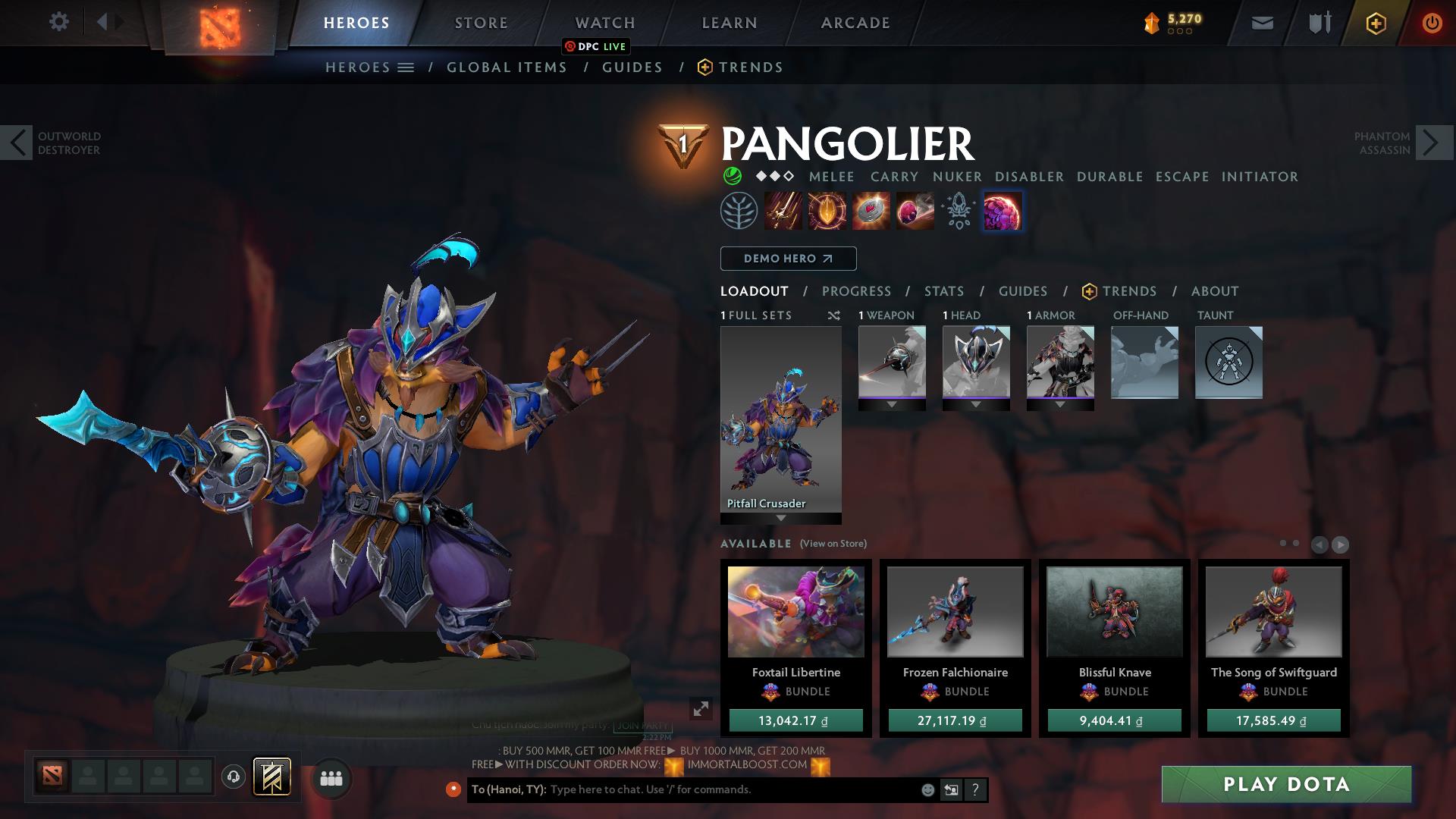The width and height of the screenshot is (1456, 819).
Task: Click the View on Store link
Action: pyautogui.click(x=832, y=544)
